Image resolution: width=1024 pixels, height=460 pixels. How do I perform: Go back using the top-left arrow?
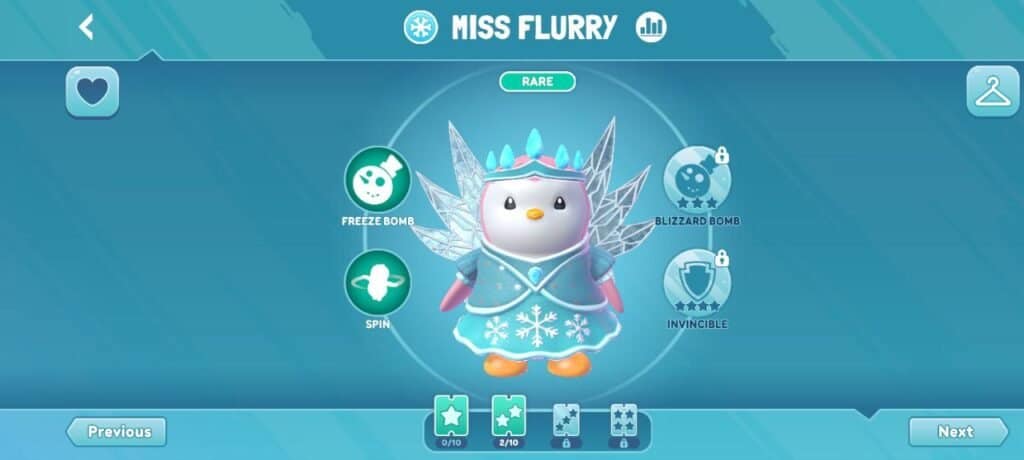[87, 27]
